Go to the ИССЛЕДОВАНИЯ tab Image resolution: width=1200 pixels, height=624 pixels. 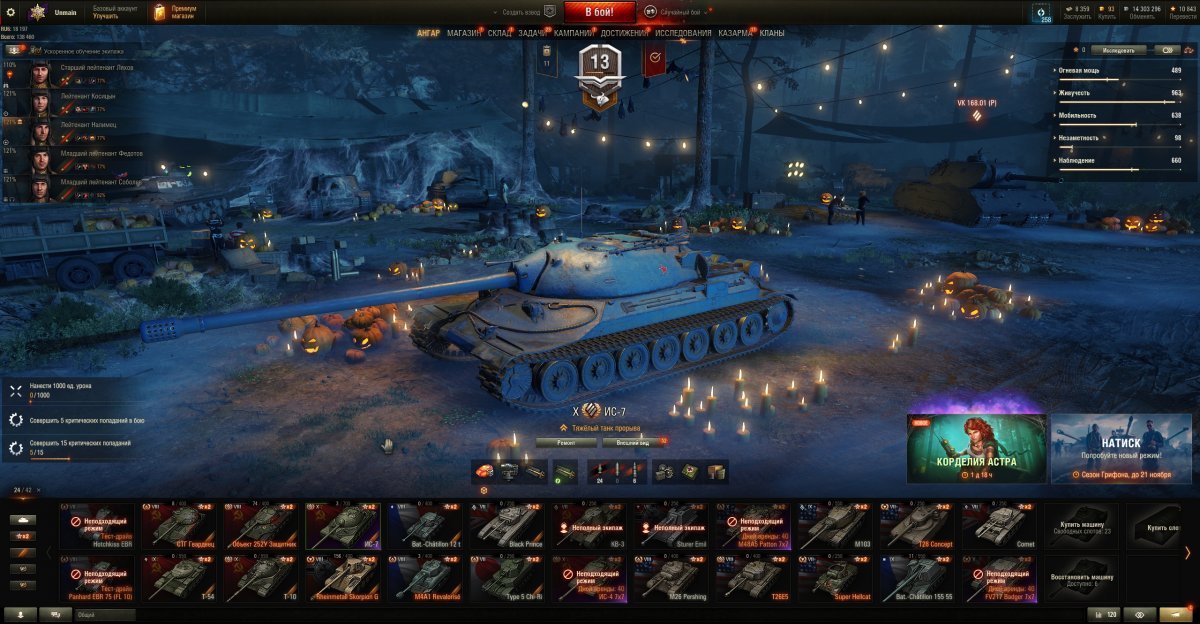684,33
